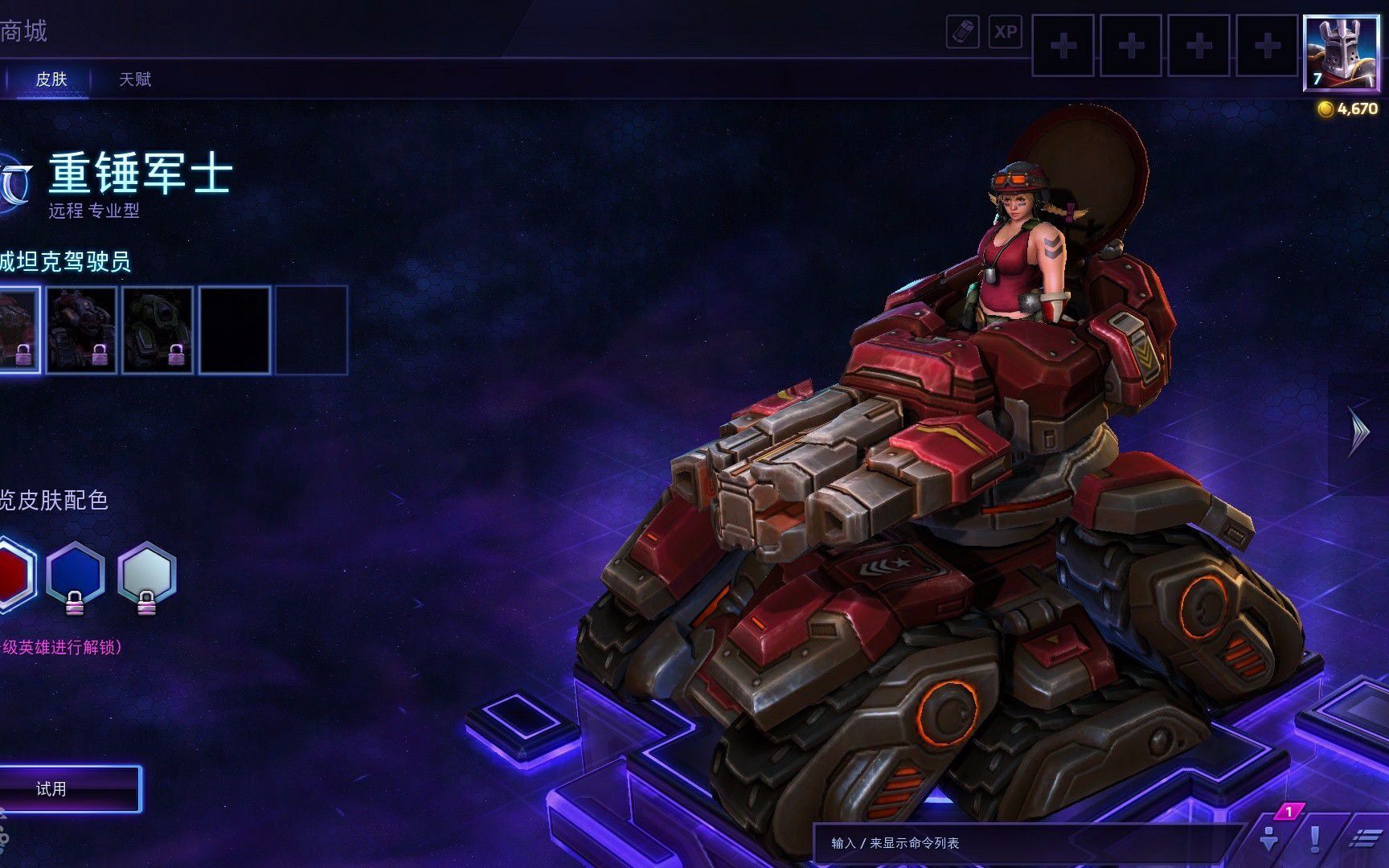The height and width of the screenshot is (868, 1389).
Task: Click the XP boost icon
Action: pos(1005,32)
